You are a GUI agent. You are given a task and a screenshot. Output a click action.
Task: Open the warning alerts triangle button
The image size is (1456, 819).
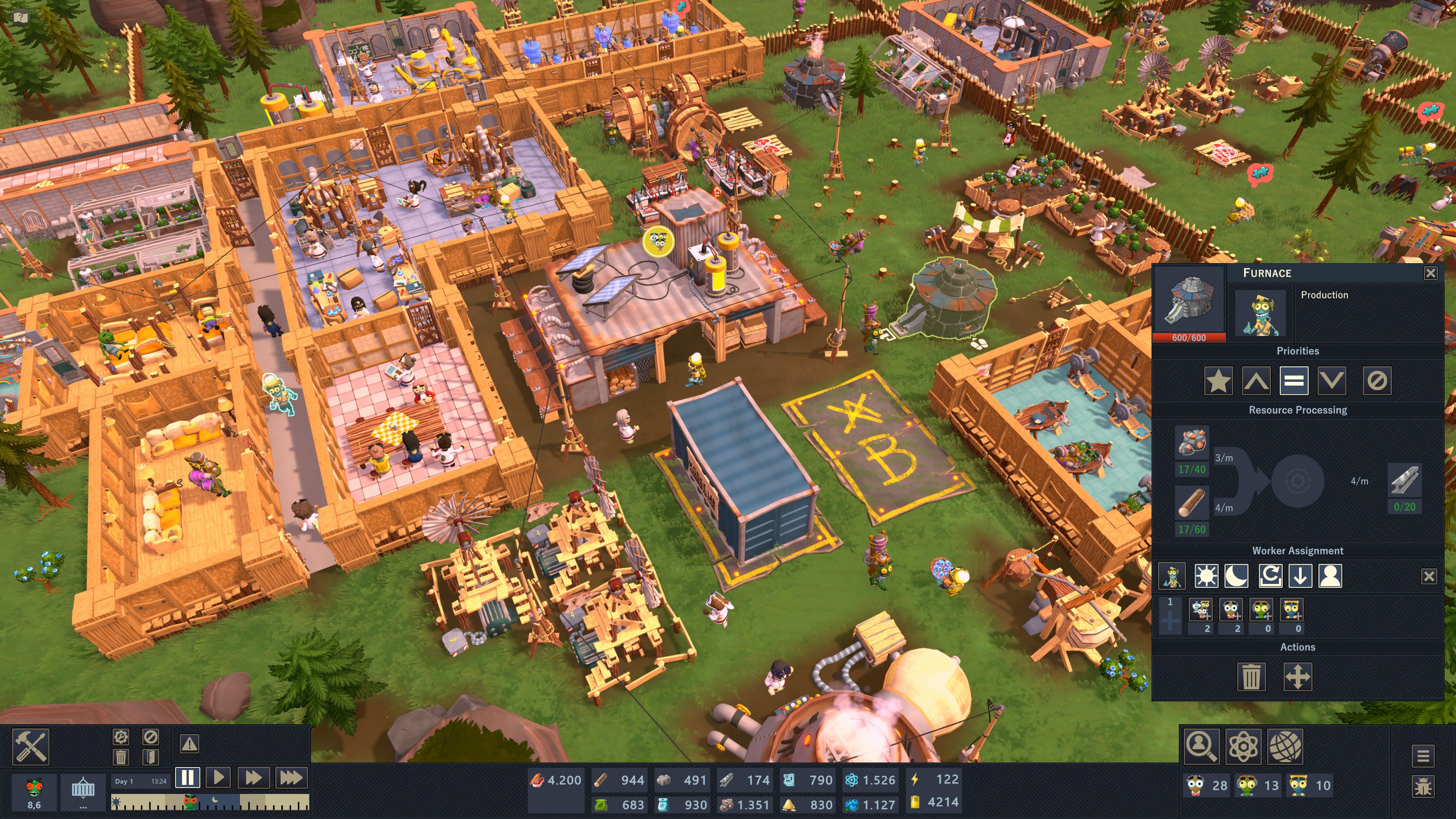(x=189, y=744)
